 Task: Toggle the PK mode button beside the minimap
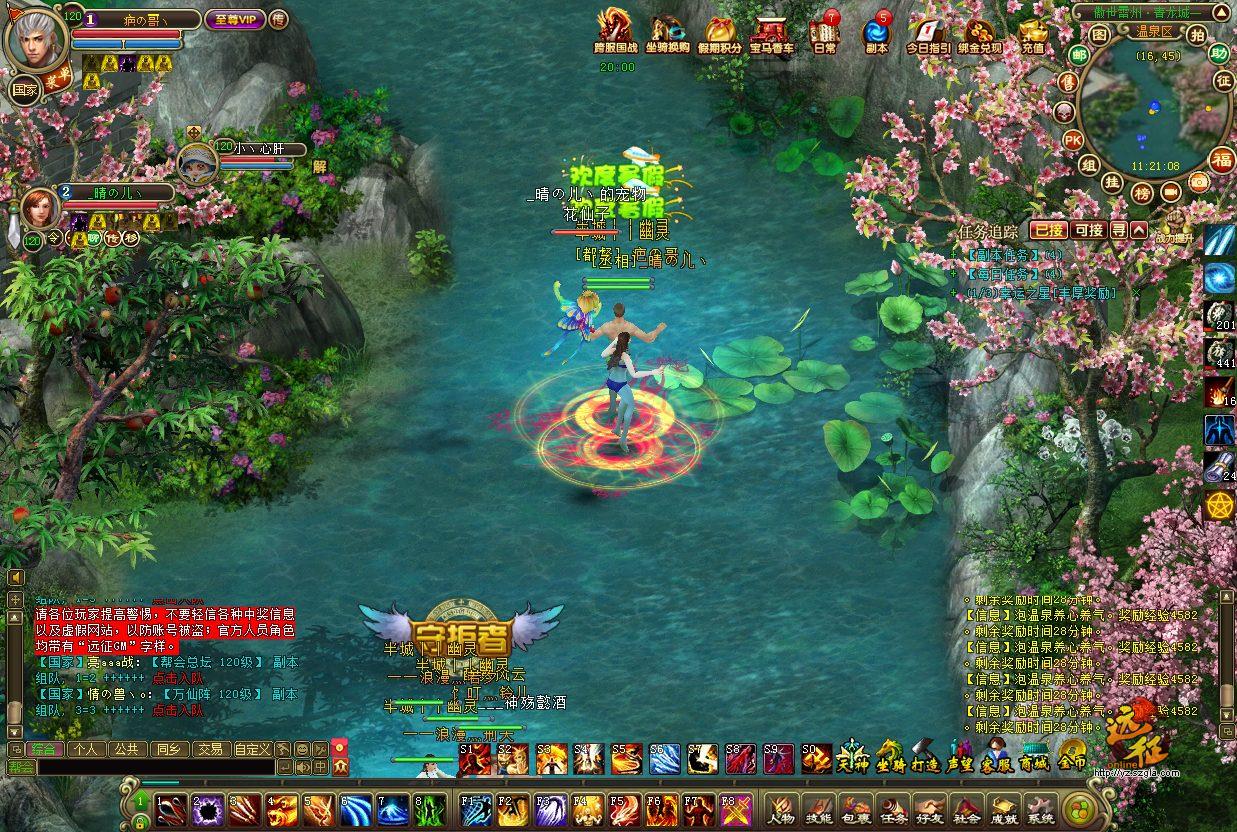point(1073,140)
